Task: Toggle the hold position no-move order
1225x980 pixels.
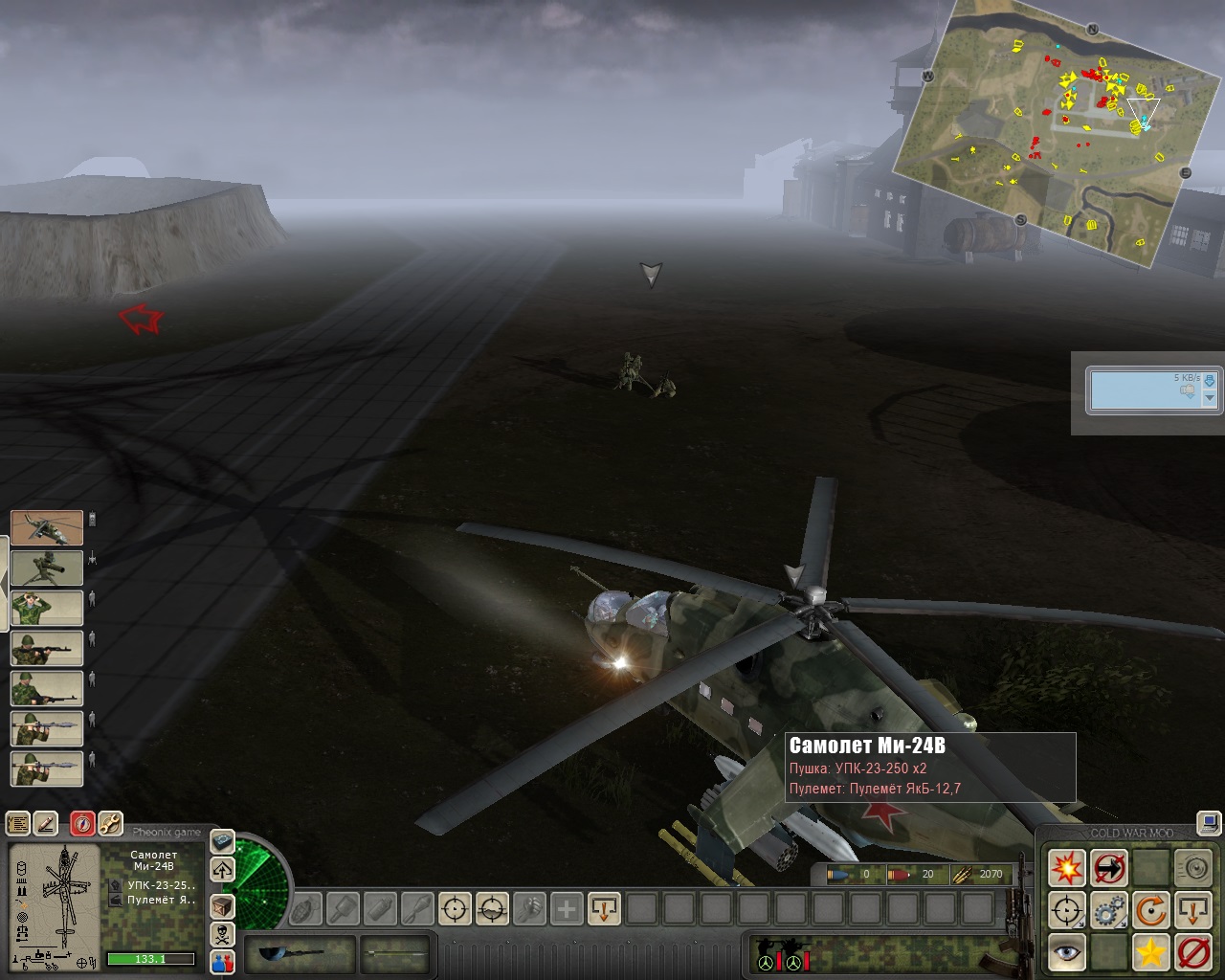Action: tap(1109, 868)
